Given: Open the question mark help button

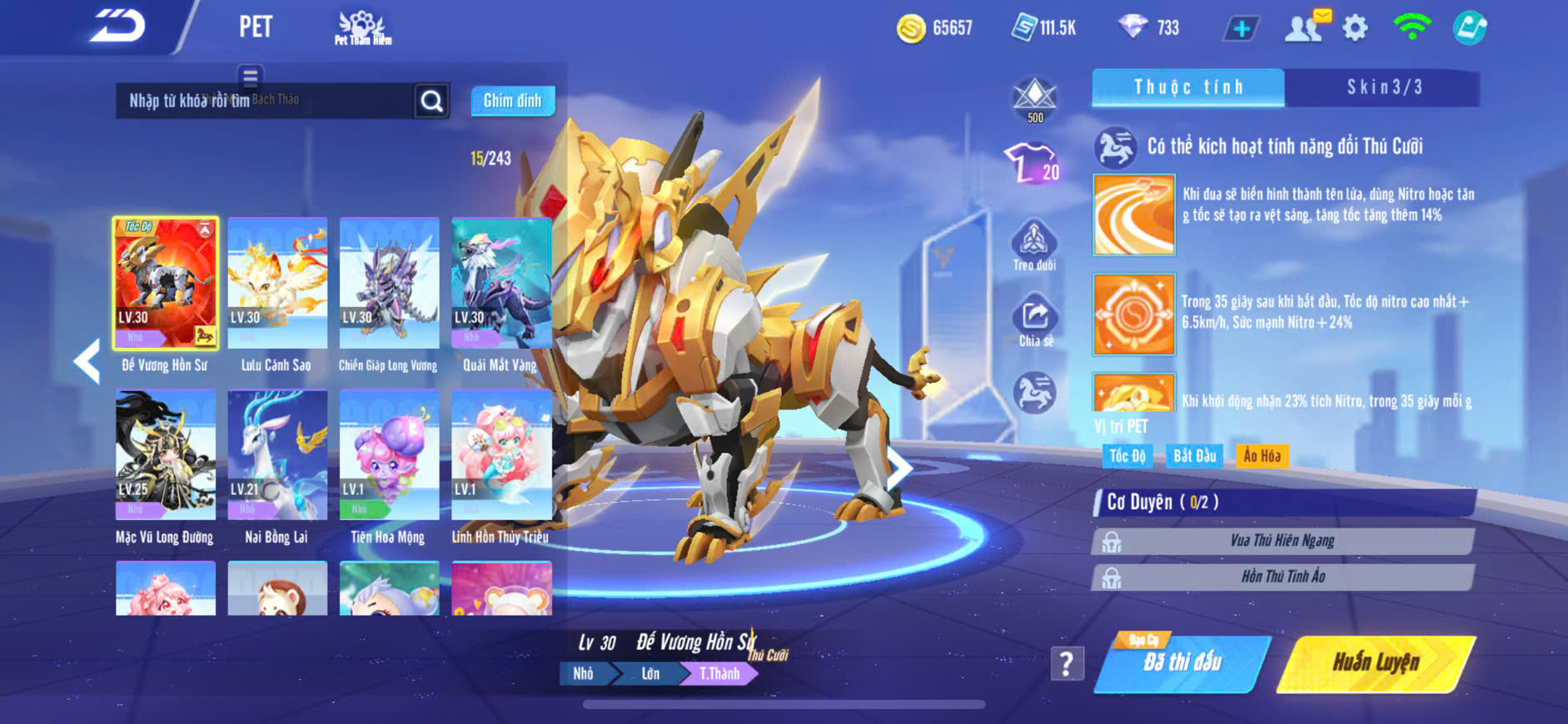Looking at the screenshot, I should (1067, 663).
